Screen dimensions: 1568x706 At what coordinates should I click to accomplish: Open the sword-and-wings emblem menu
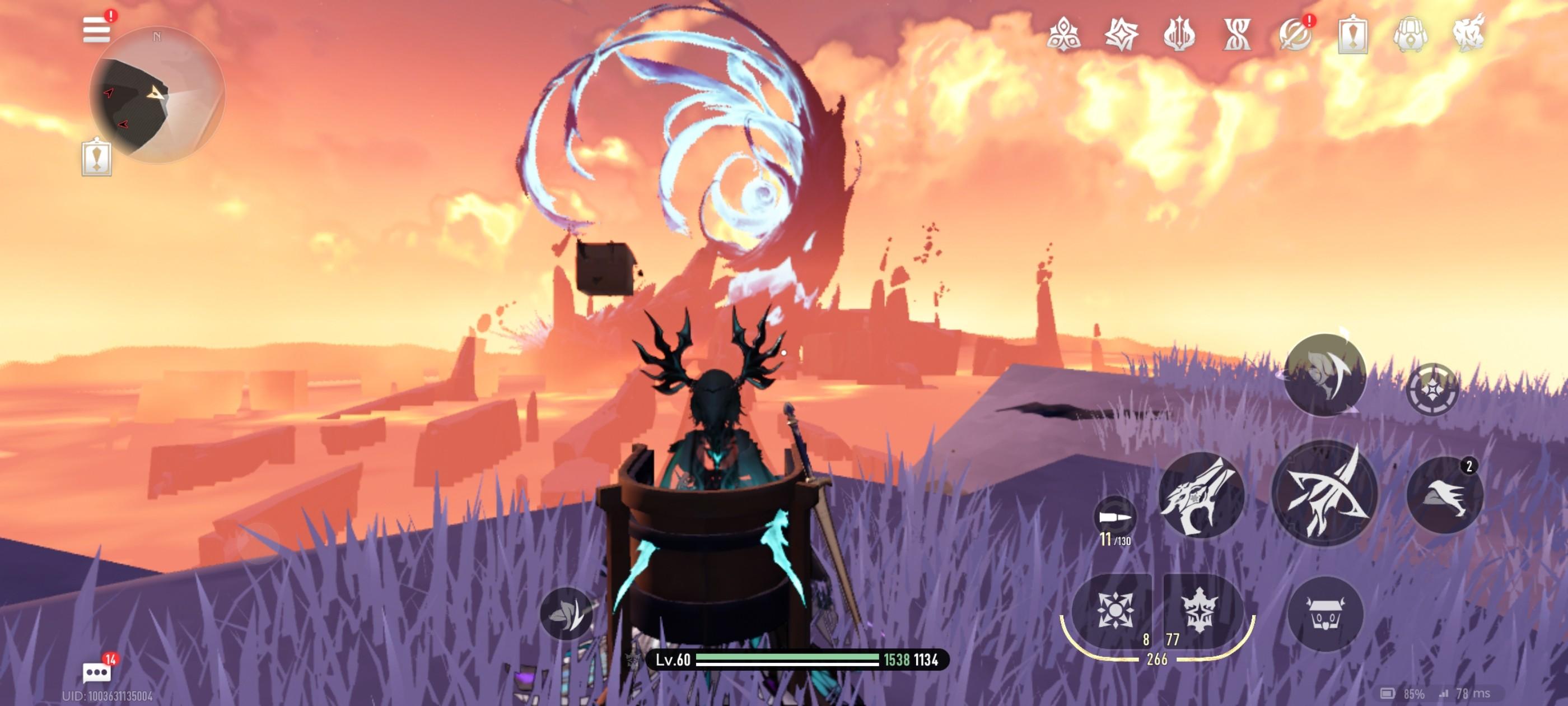1179,34
